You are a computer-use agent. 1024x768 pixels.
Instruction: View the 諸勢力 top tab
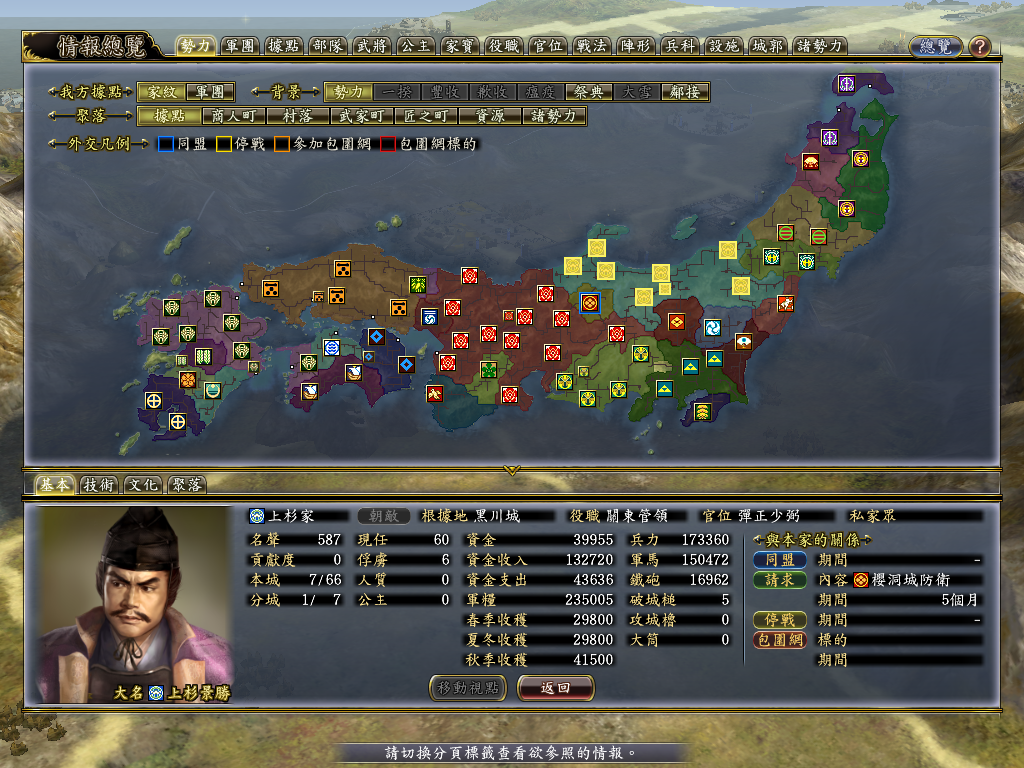pyautogui.click(x=821, y=46)
